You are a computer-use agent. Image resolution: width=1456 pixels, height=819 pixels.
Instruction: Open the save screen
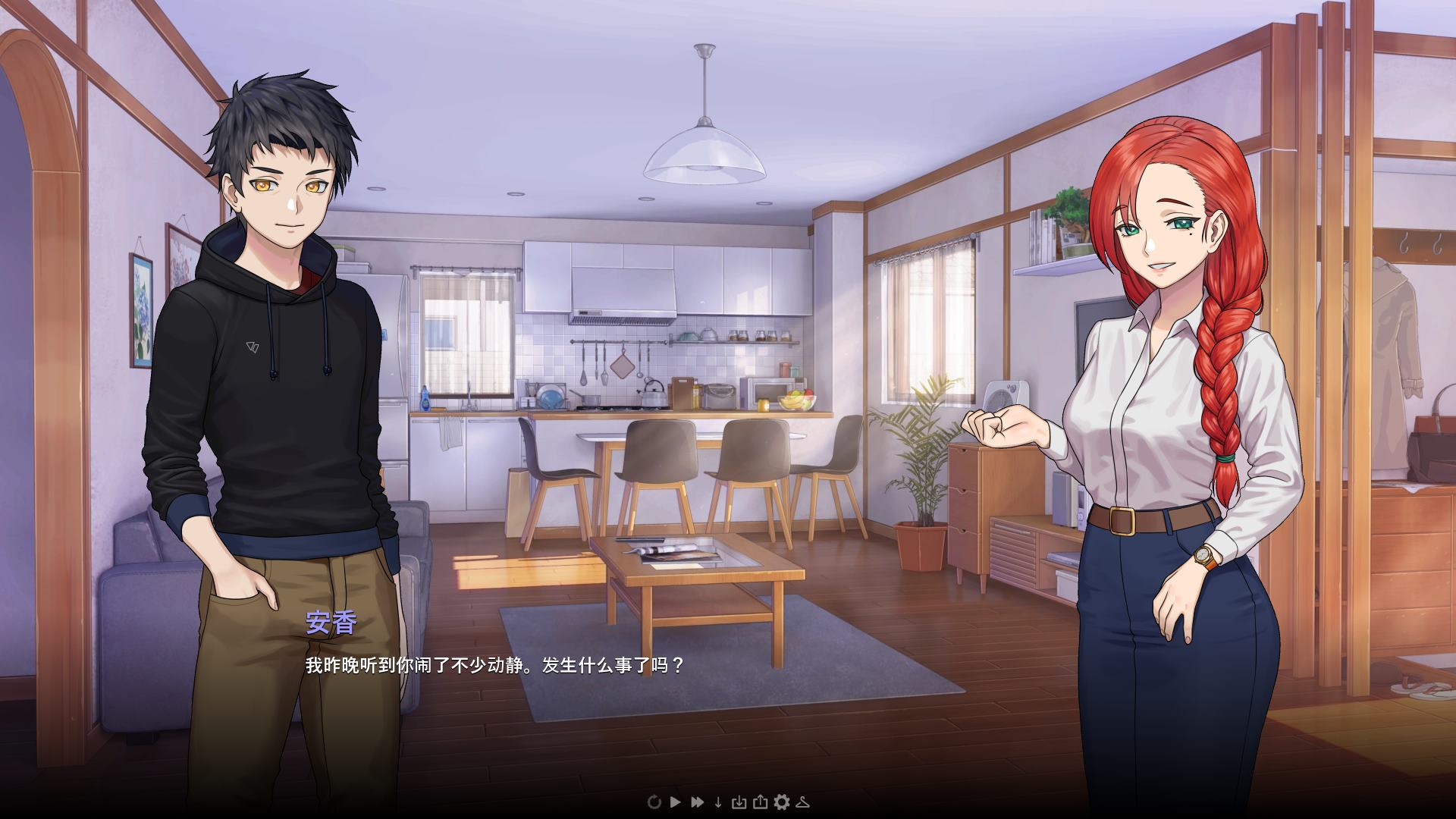739,802
